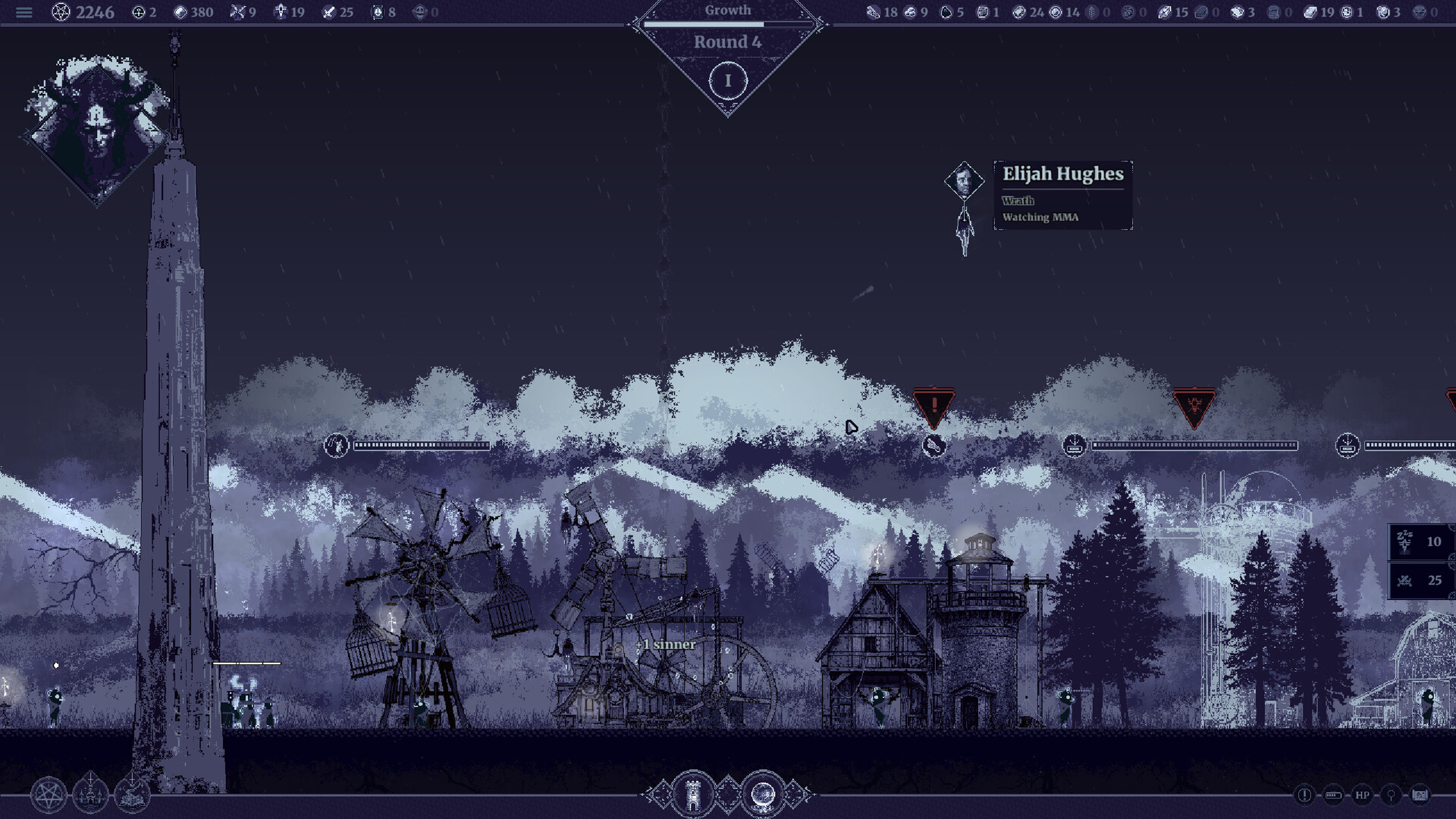This screenshot has height=819, width=1456.
Task: Toggle the progress bar display button
Action: coord(1333,795)
